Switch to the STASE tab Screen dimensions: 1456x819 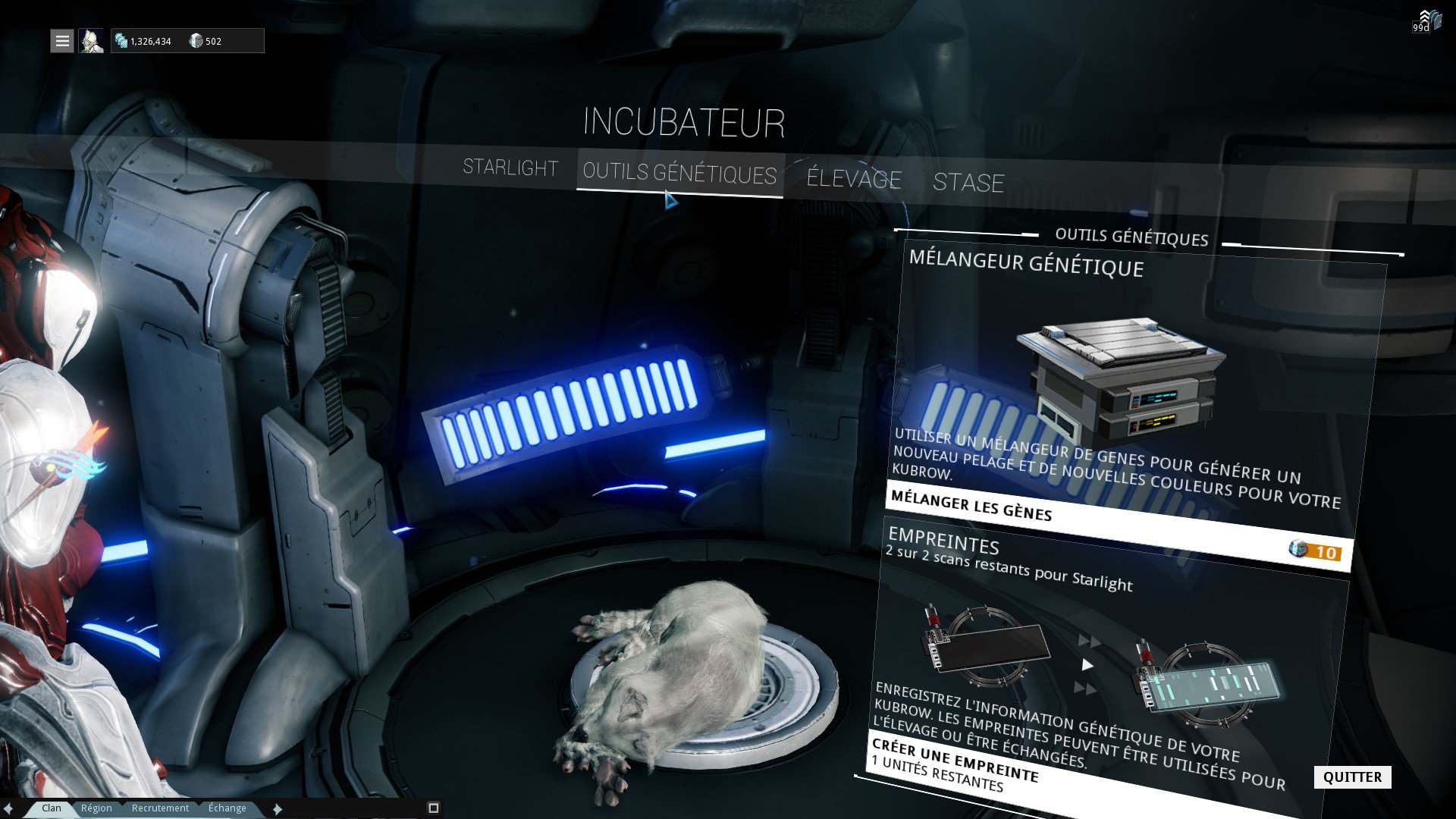point(971,183)
